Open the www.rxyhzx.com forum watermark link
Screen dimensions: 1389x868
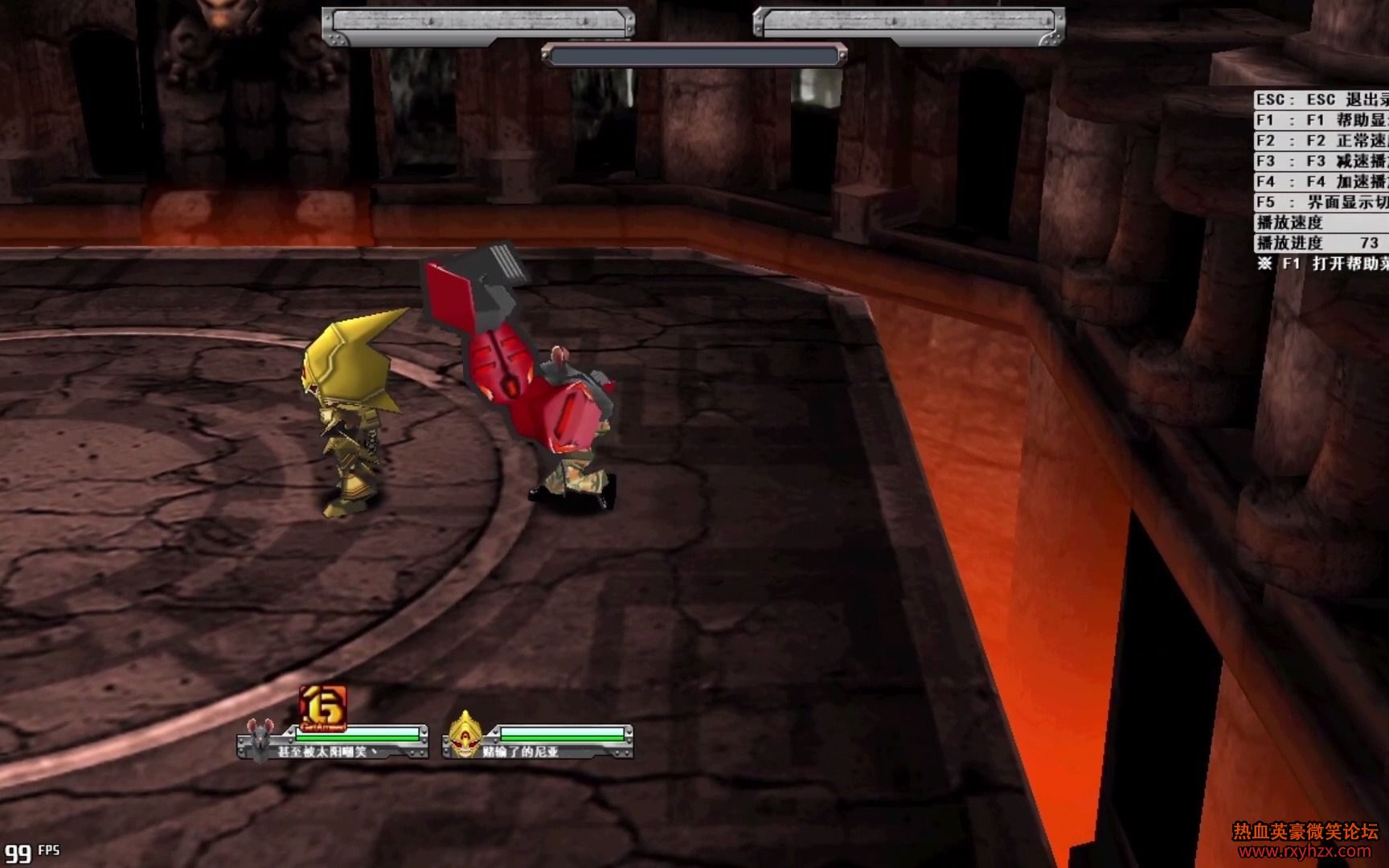coord(1305,851)
